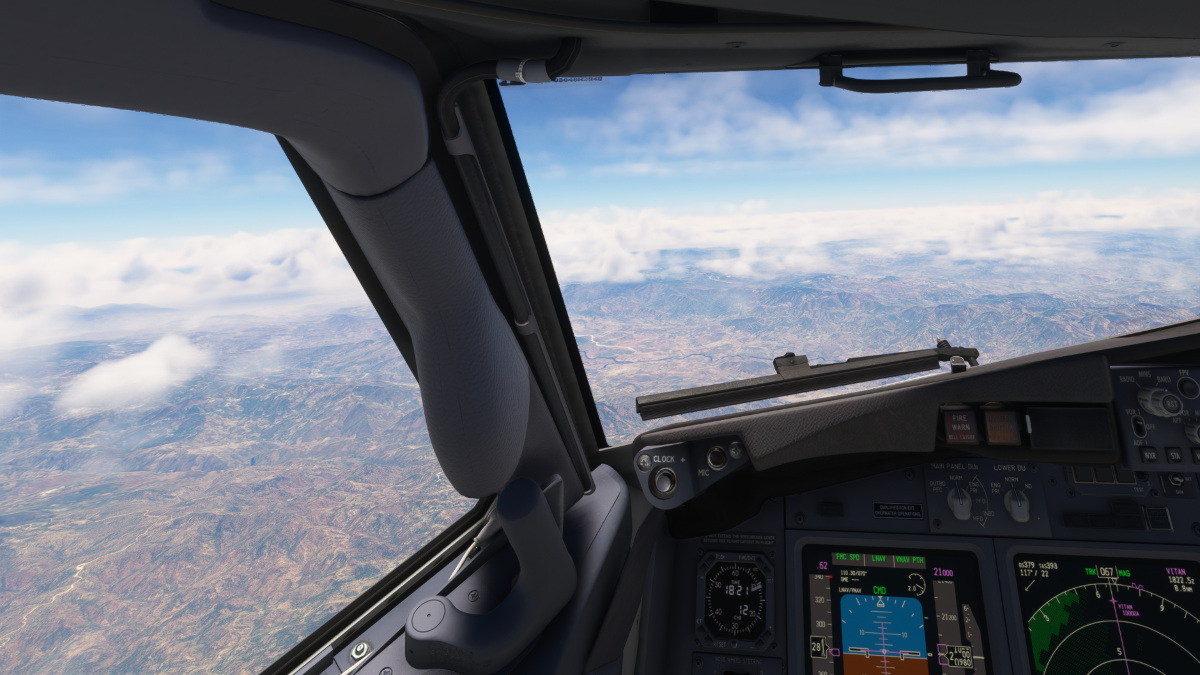Flip the VOR 1 / ADF 1 switch
The width and height of the screenshot is (1200, 675).
(x=1138, y=426)
